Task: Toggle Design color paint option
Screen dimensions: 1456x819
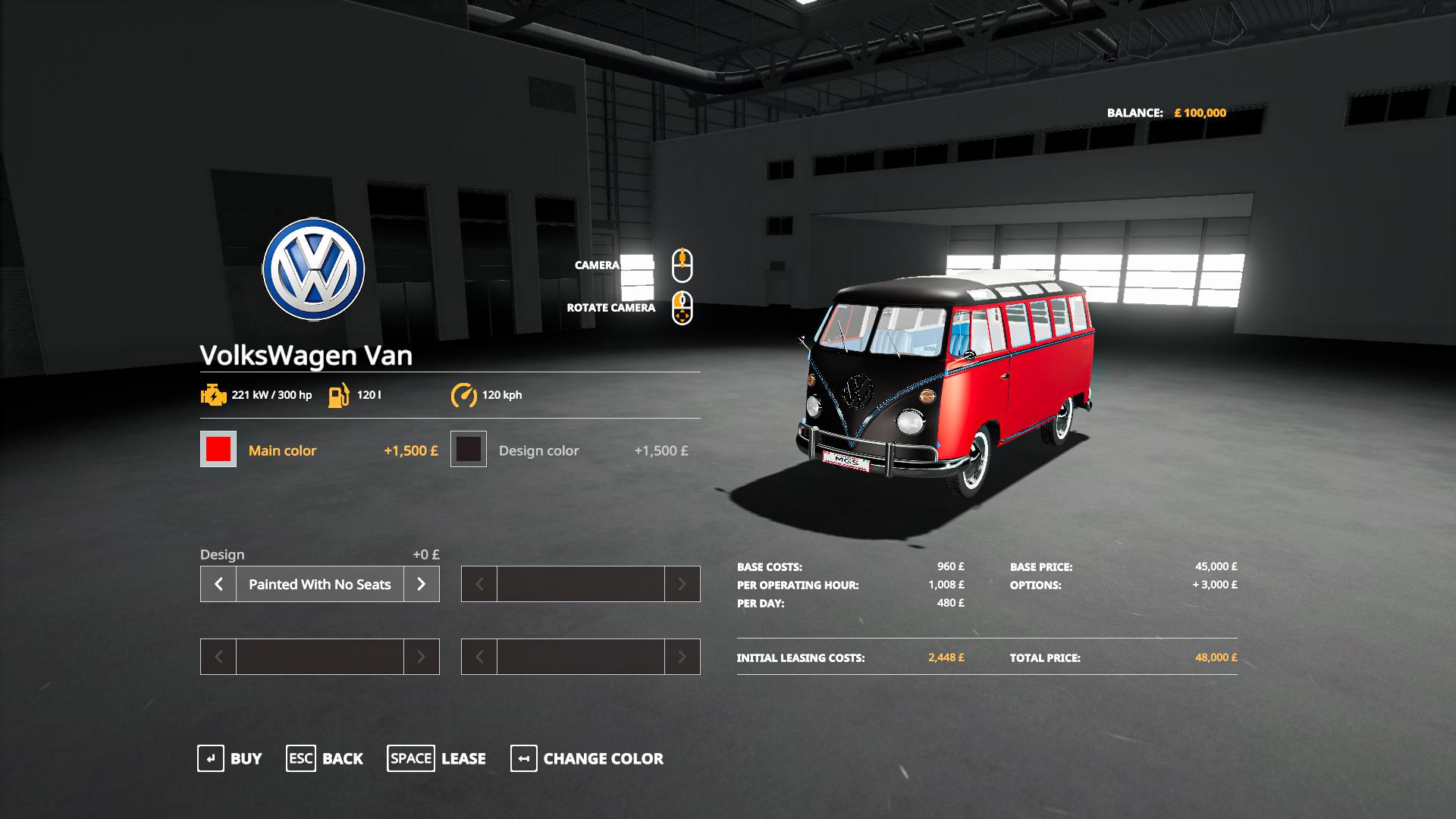Action: (x=538, y=450)
